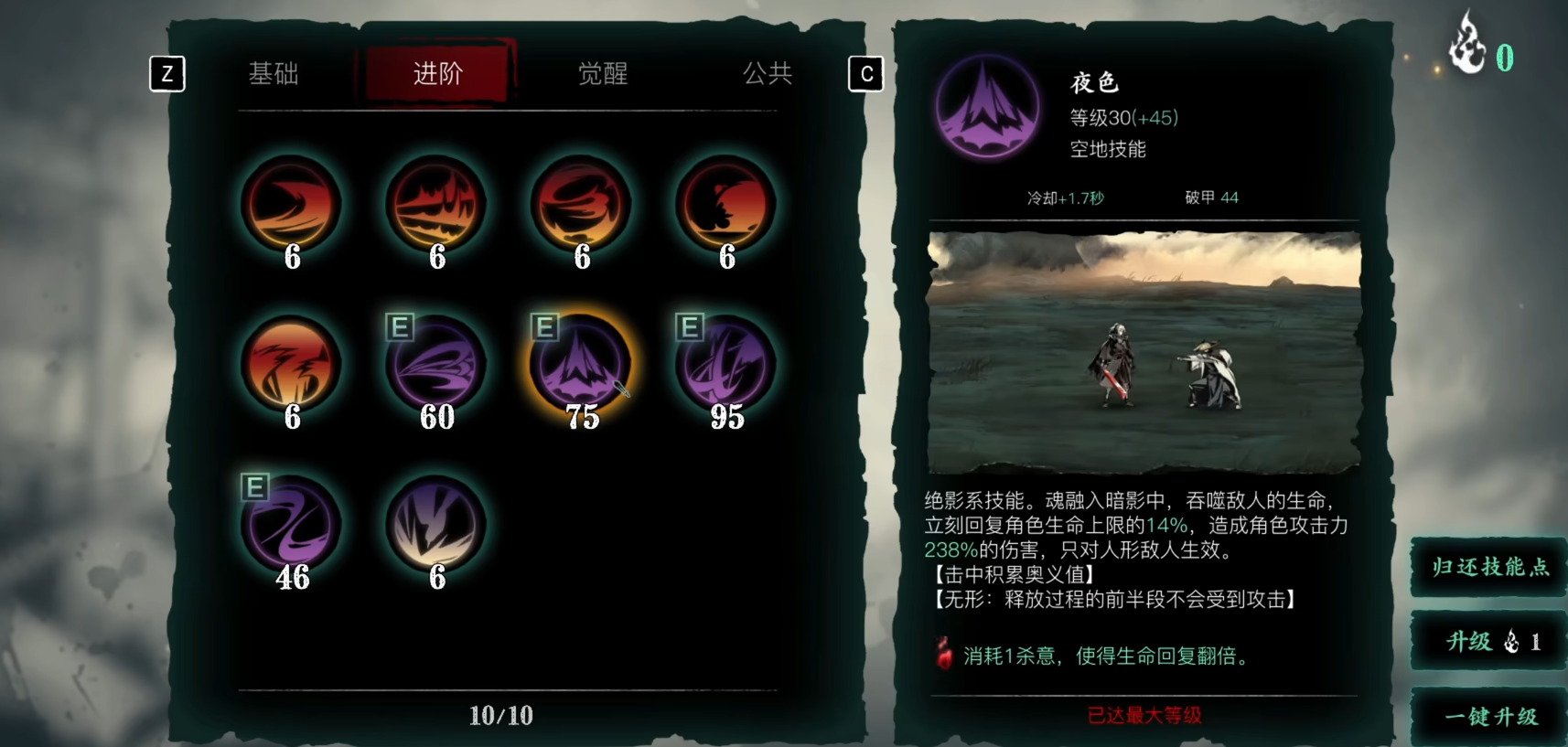The width and height of the screenshot is (1568, 747).
Task: Click the 升级 button to upgrade the skill
Action: pyautogui.click(x=1487, y=642)
